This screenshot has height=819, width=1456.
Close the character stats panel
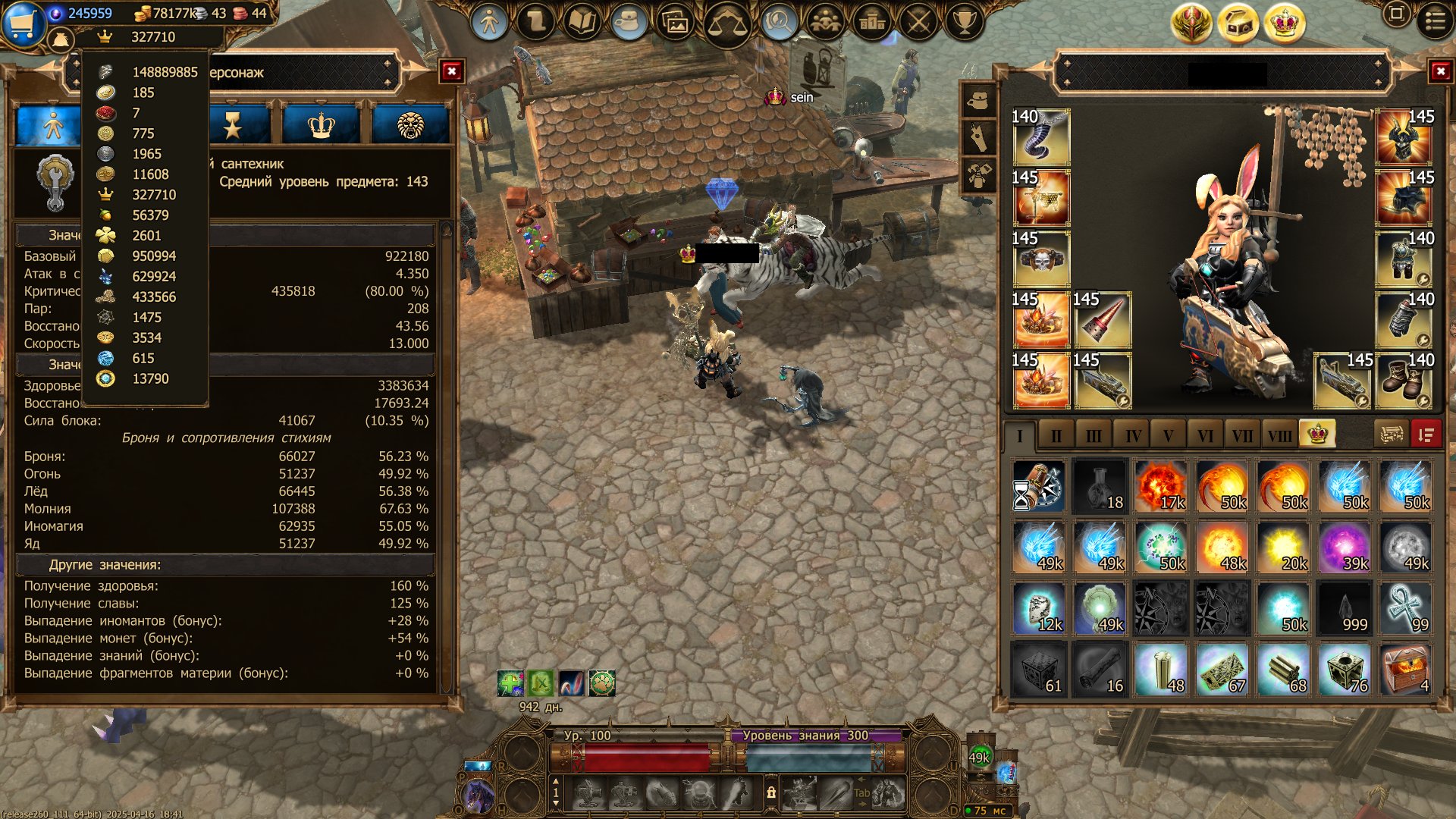coord(451,71)
